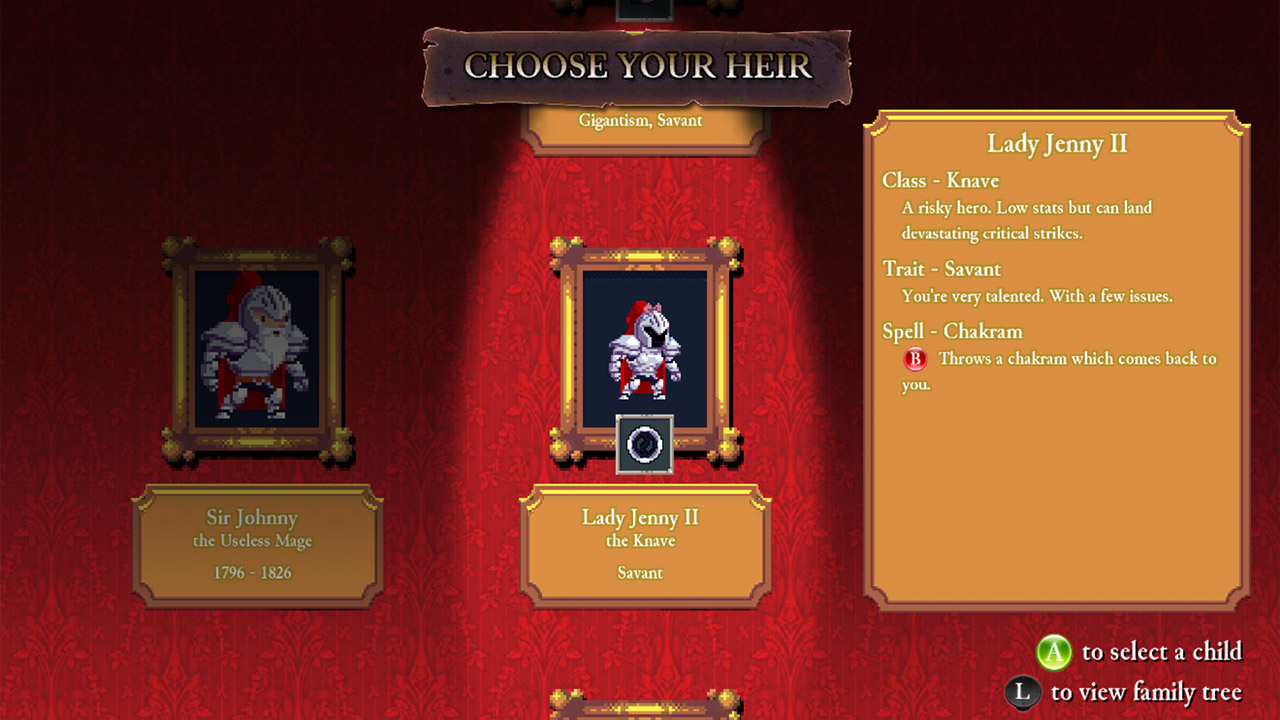Select Lady Jenny II's framed portrait

tap(645, 340)
